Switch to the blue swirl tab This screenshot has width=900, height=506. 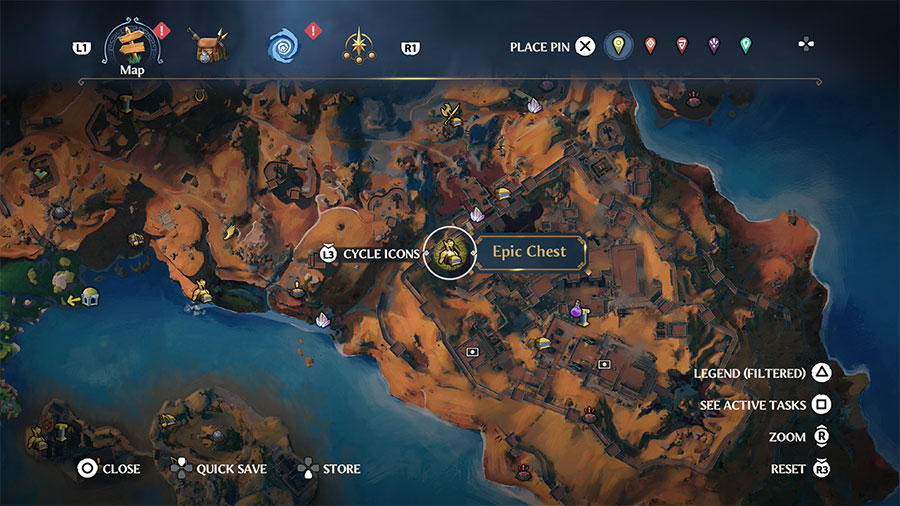tap(283, 46)
